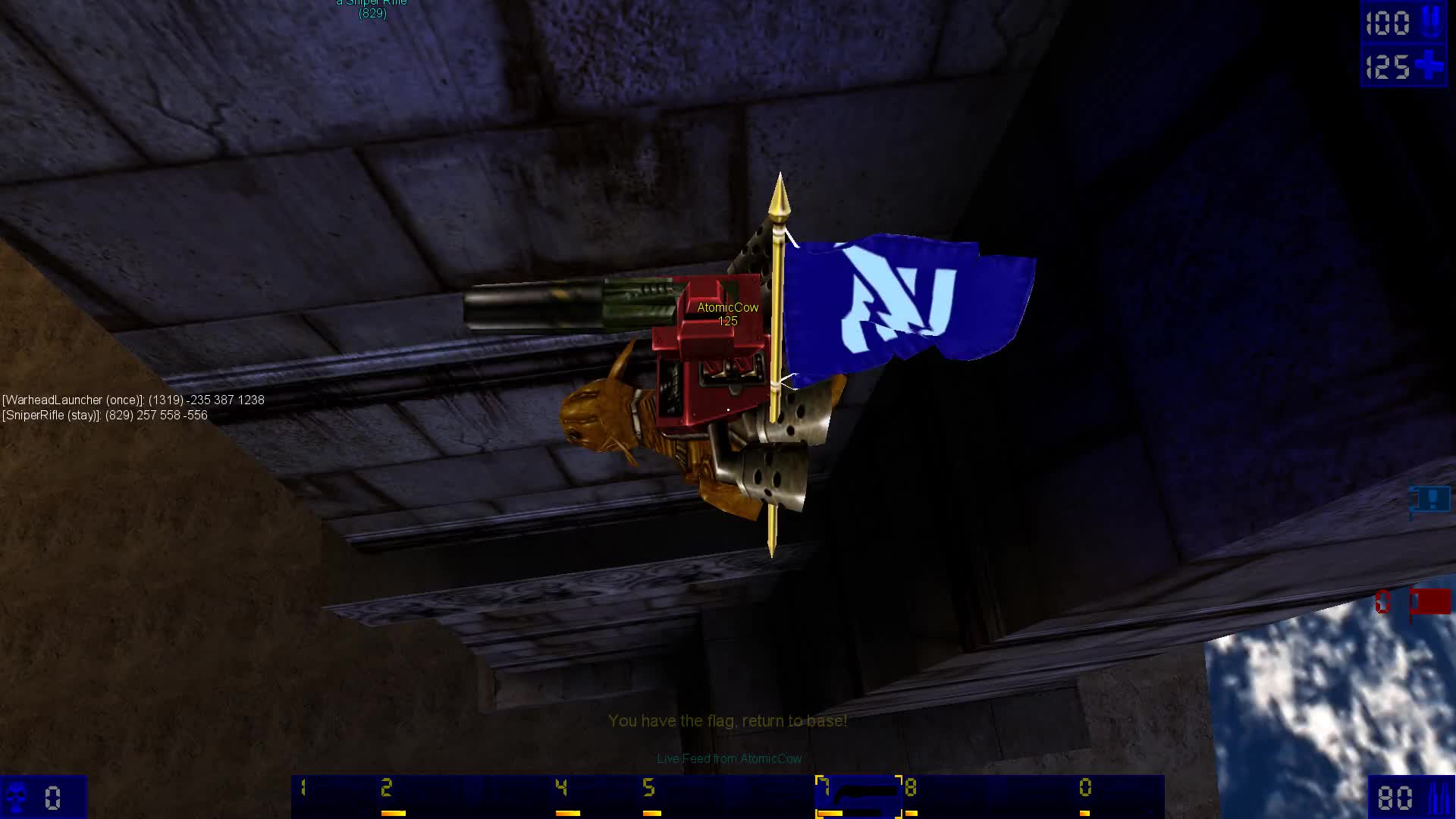Click the shield icon beside the 100 value

tap(1430, 23)
